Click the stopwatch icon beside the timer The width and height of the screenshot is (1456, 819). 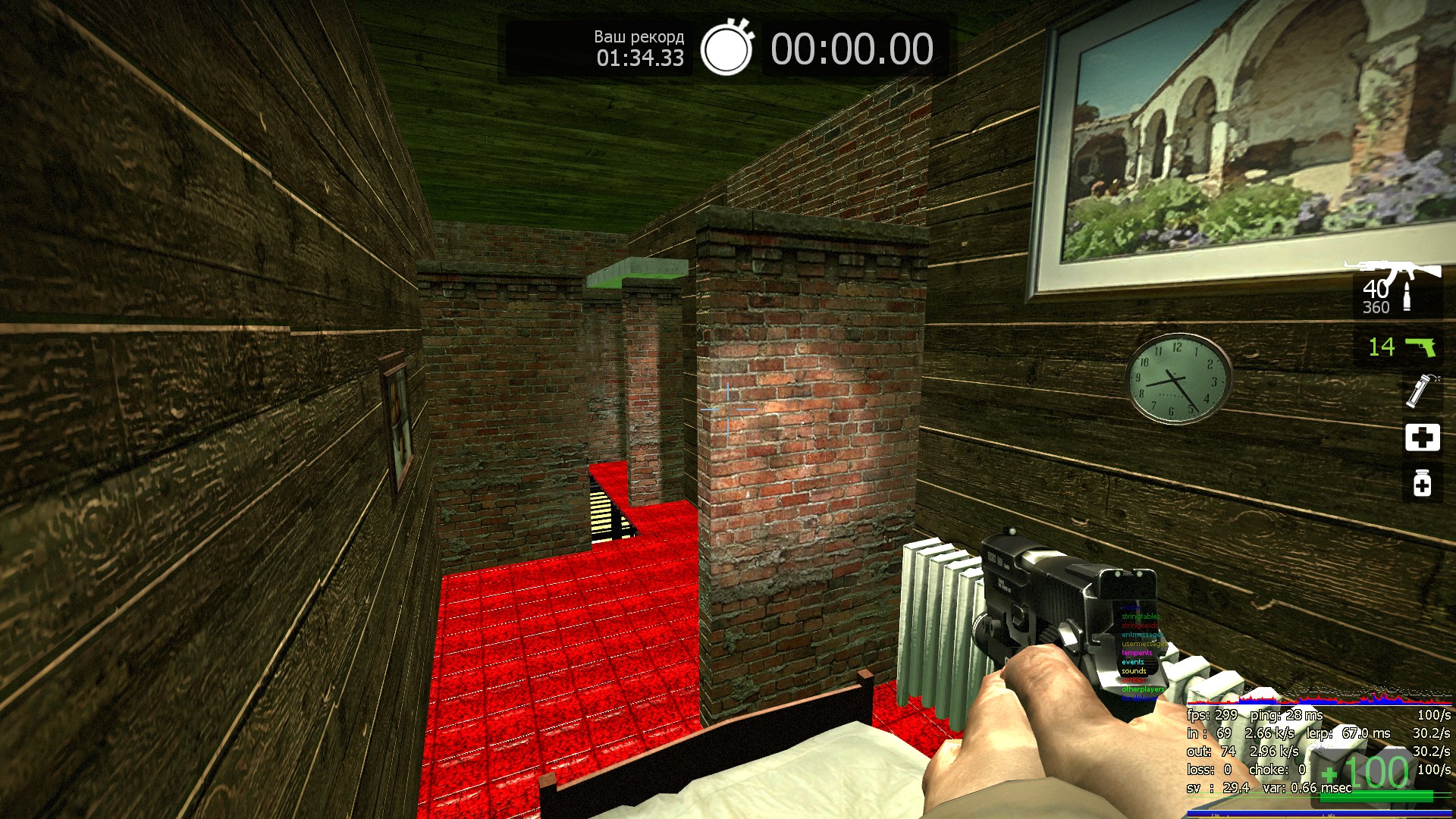(x=726, y=49)
